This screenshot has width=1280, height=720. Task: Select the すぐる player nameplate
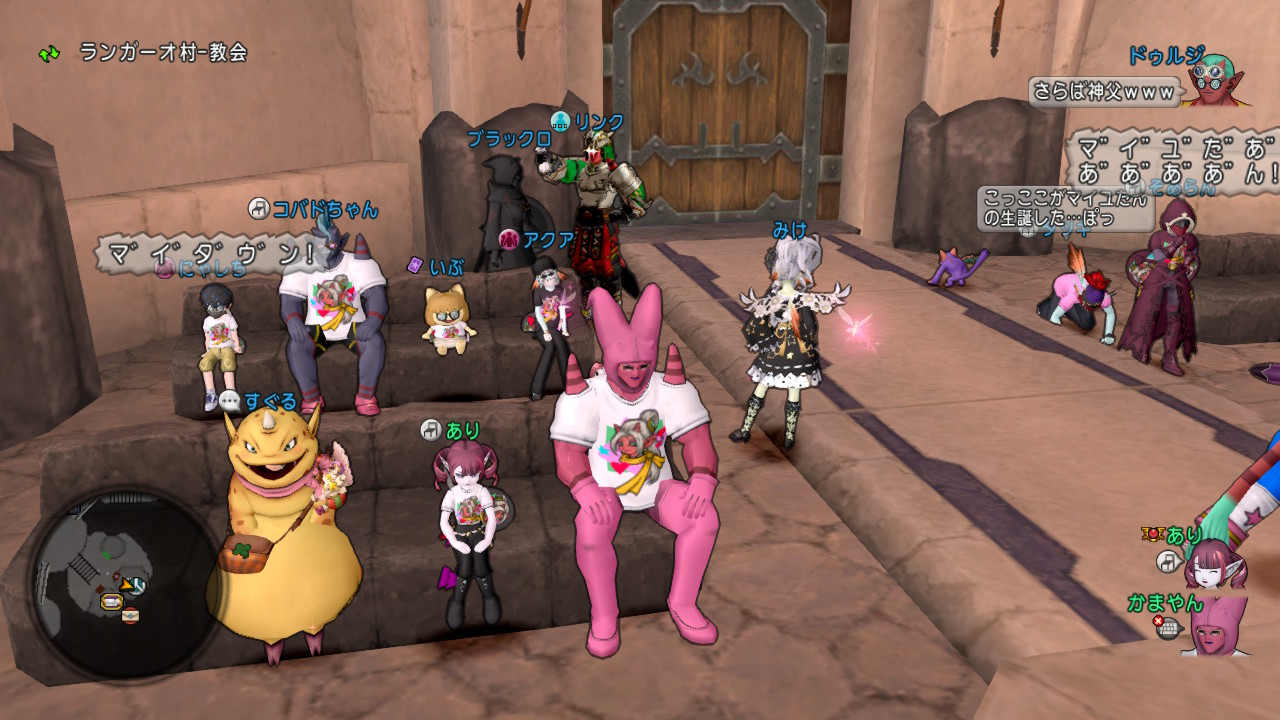270,402
